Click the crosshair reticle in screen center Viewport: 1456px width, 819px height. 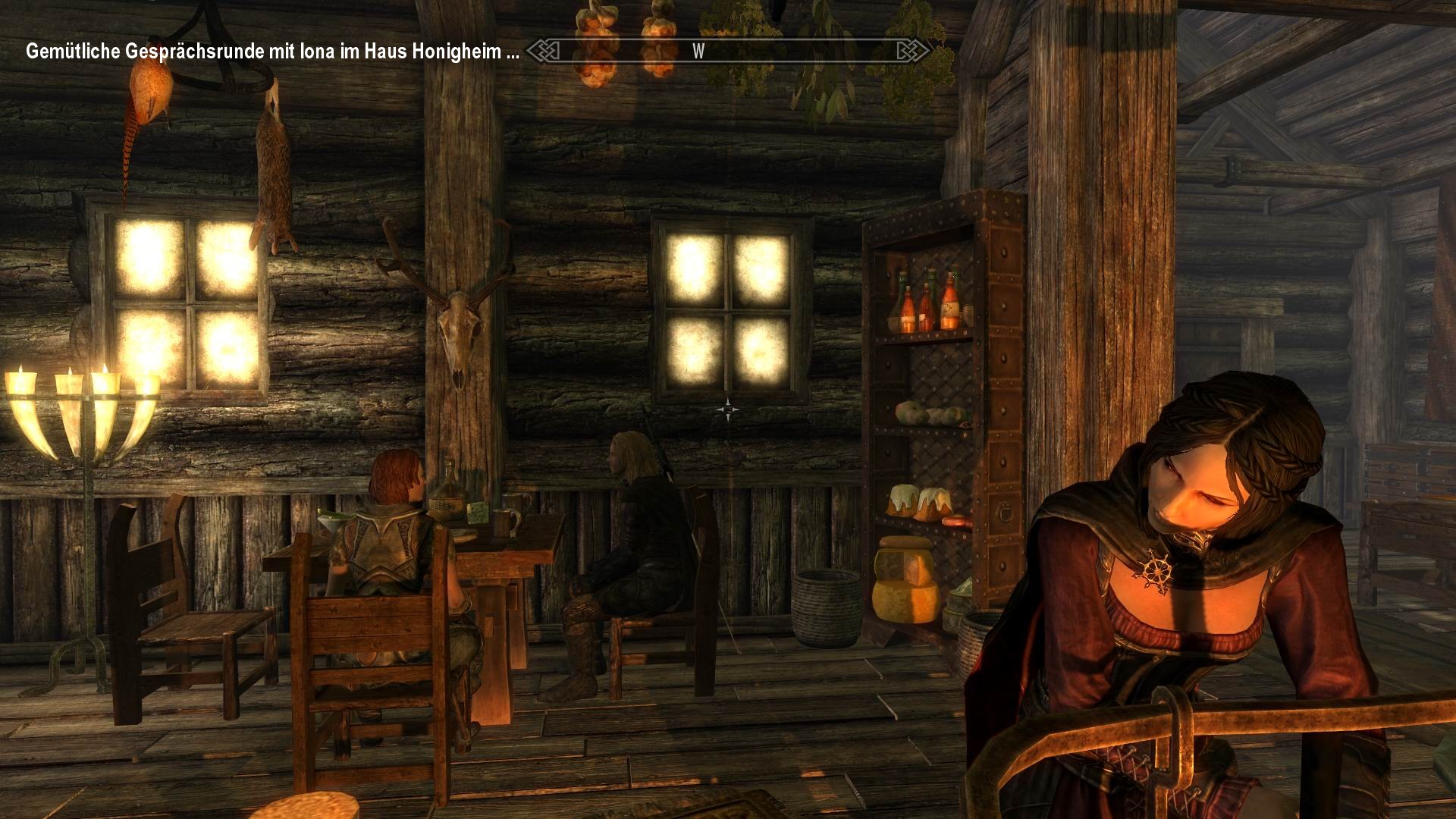(726, 408)
